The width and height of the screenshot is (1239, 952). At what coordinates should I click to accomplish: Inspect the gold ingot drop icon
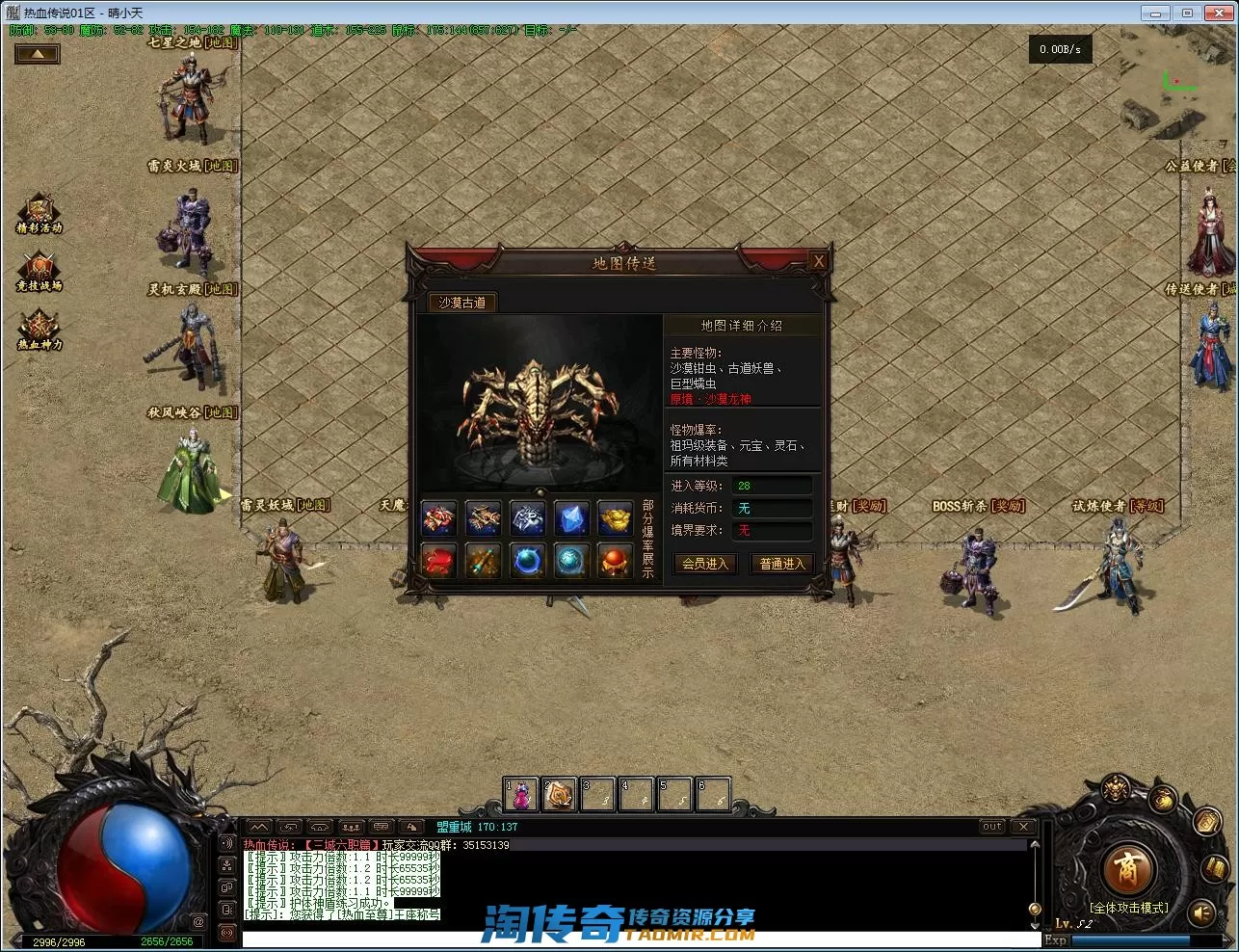615,519
